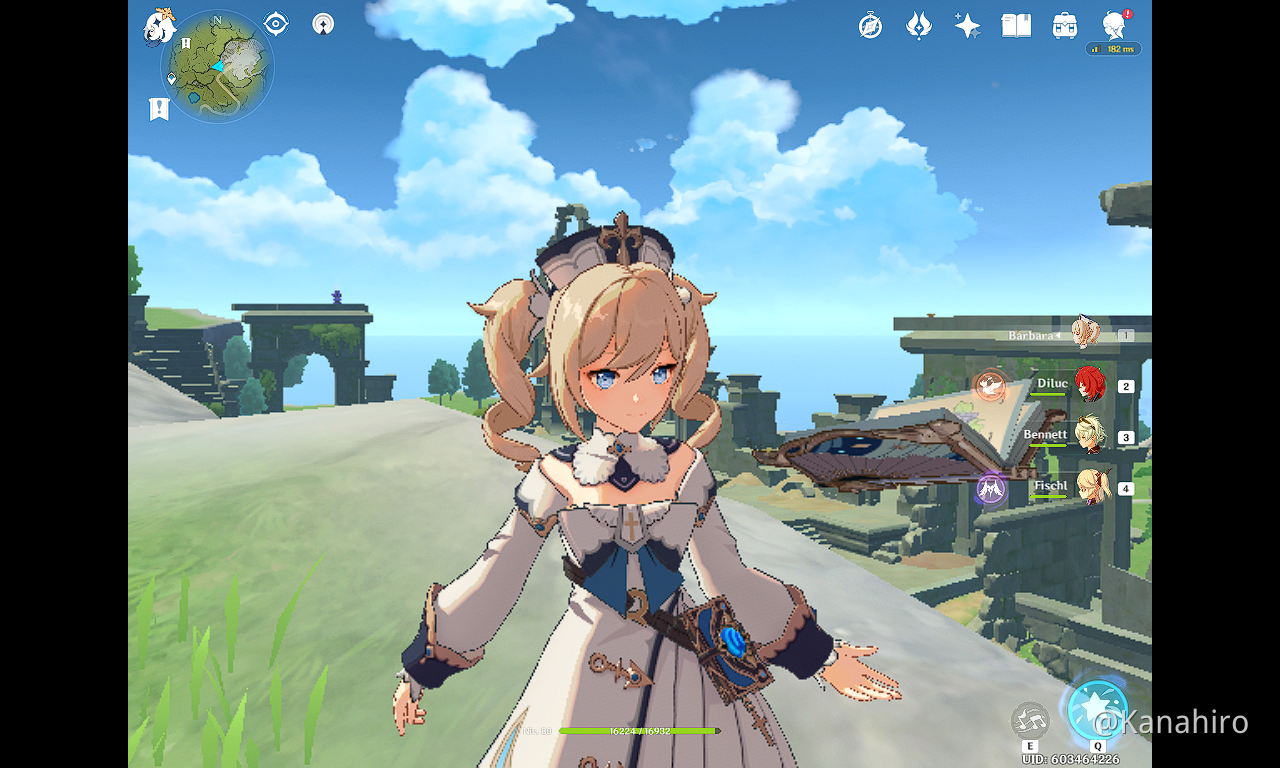Open the Wish screen star icon
Image resolution: width=1280 pixels, height=768 pixels.
pos(966,25)
